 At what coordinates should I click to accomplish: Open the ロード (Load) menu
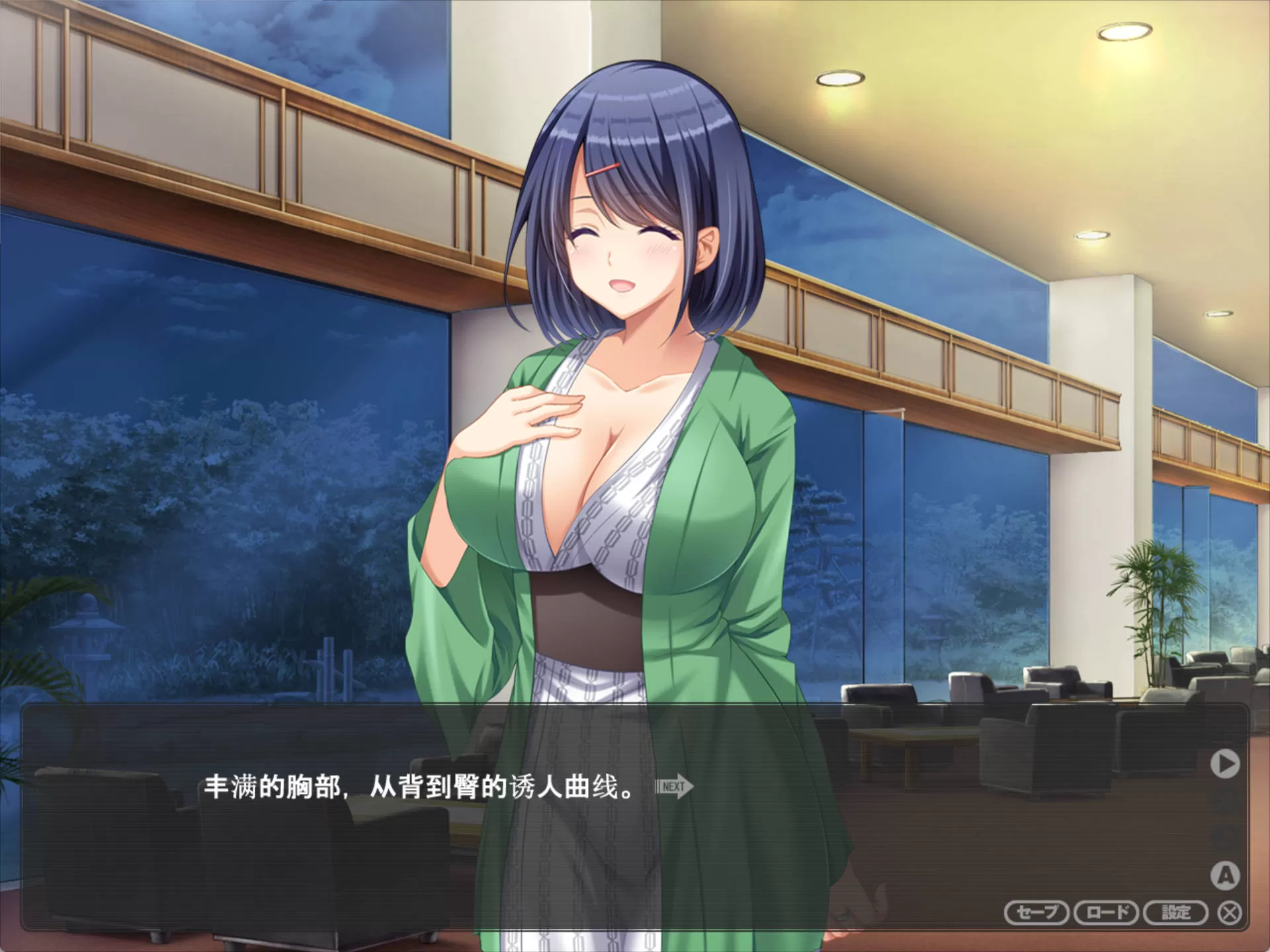click(1106, 913)
